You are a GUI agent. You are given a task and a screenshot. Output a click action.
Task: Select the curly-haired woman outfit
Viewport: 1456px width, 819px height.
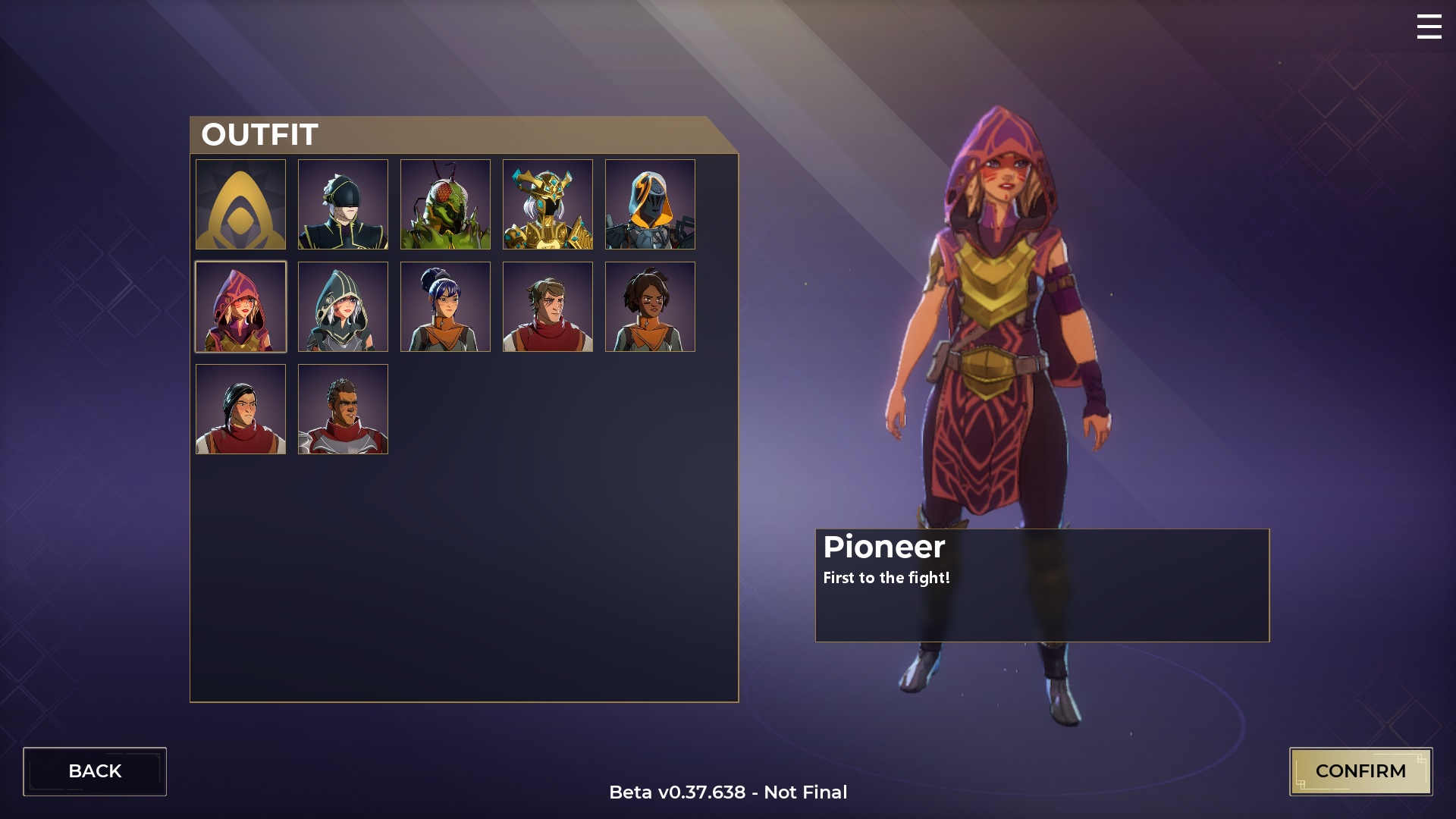tap(650, 306)
